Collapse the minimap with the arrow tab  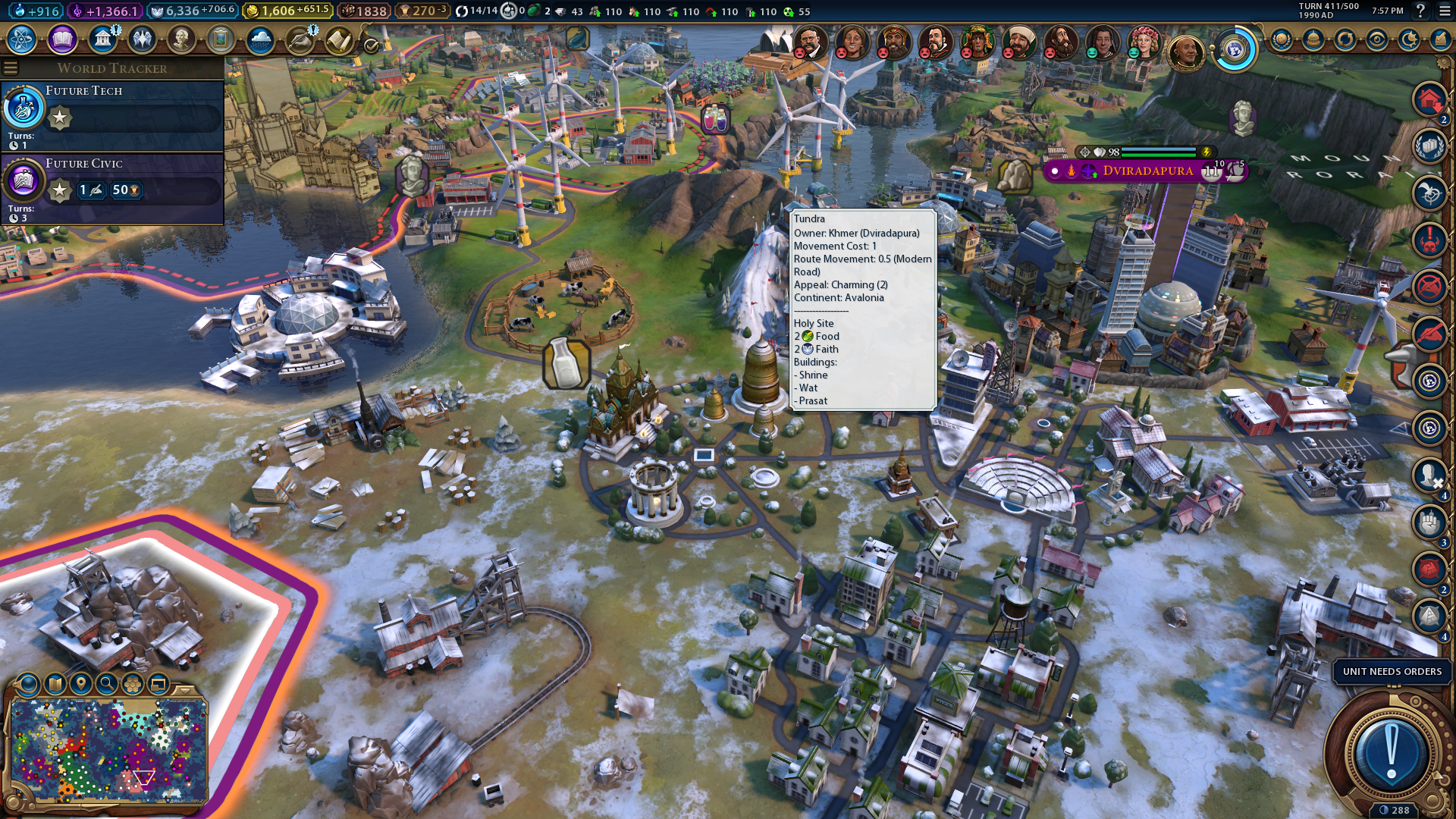pos(184,689)
